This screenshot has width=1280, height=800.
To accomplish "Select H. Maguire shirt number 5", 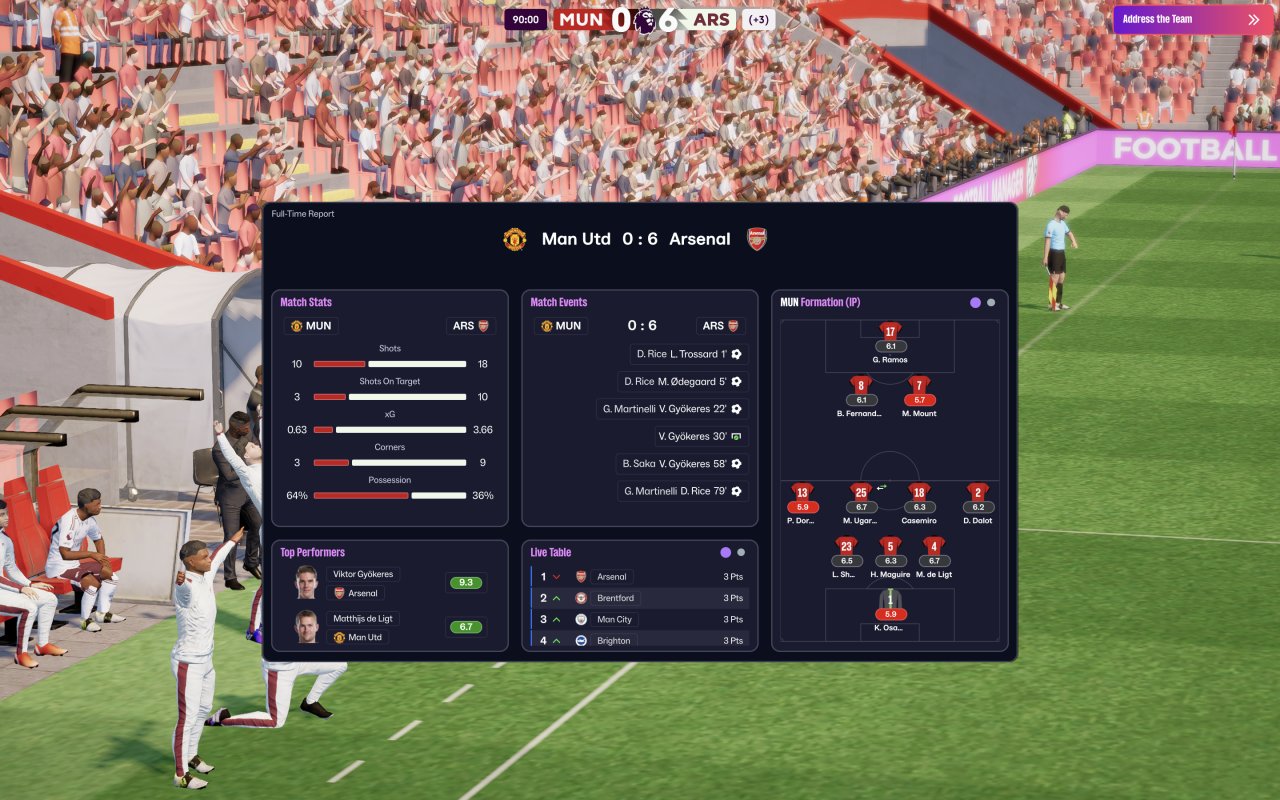I will tap(890, 547).
